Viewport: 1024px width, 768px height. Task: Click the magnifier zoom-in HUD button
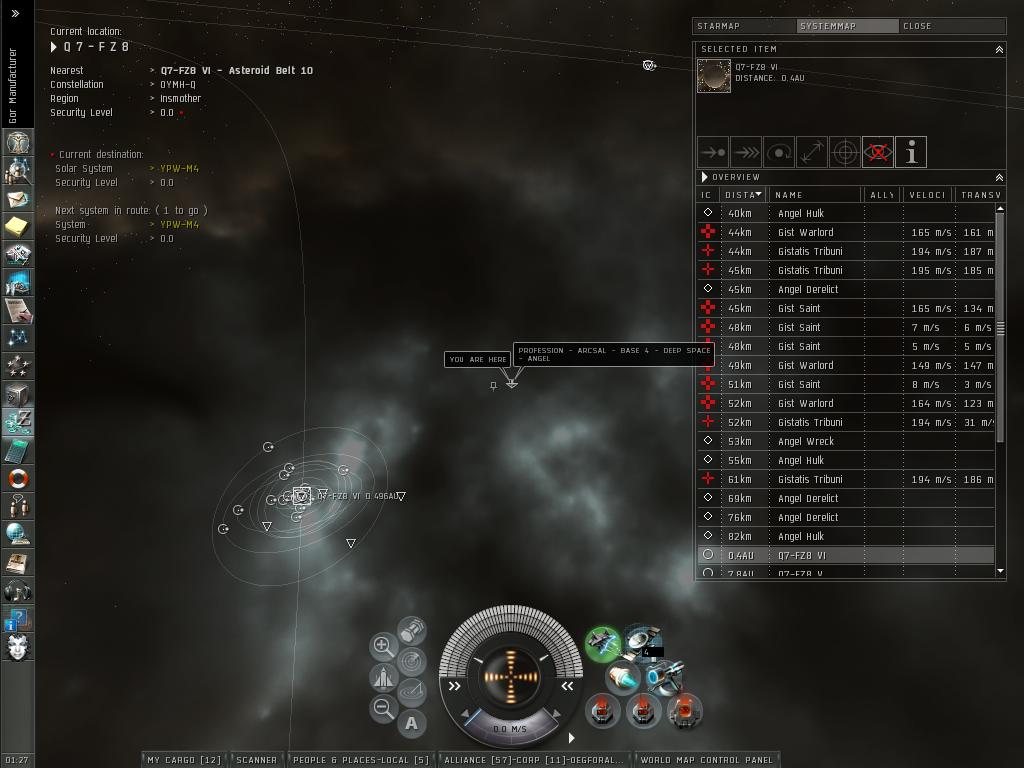coord(383,646)
